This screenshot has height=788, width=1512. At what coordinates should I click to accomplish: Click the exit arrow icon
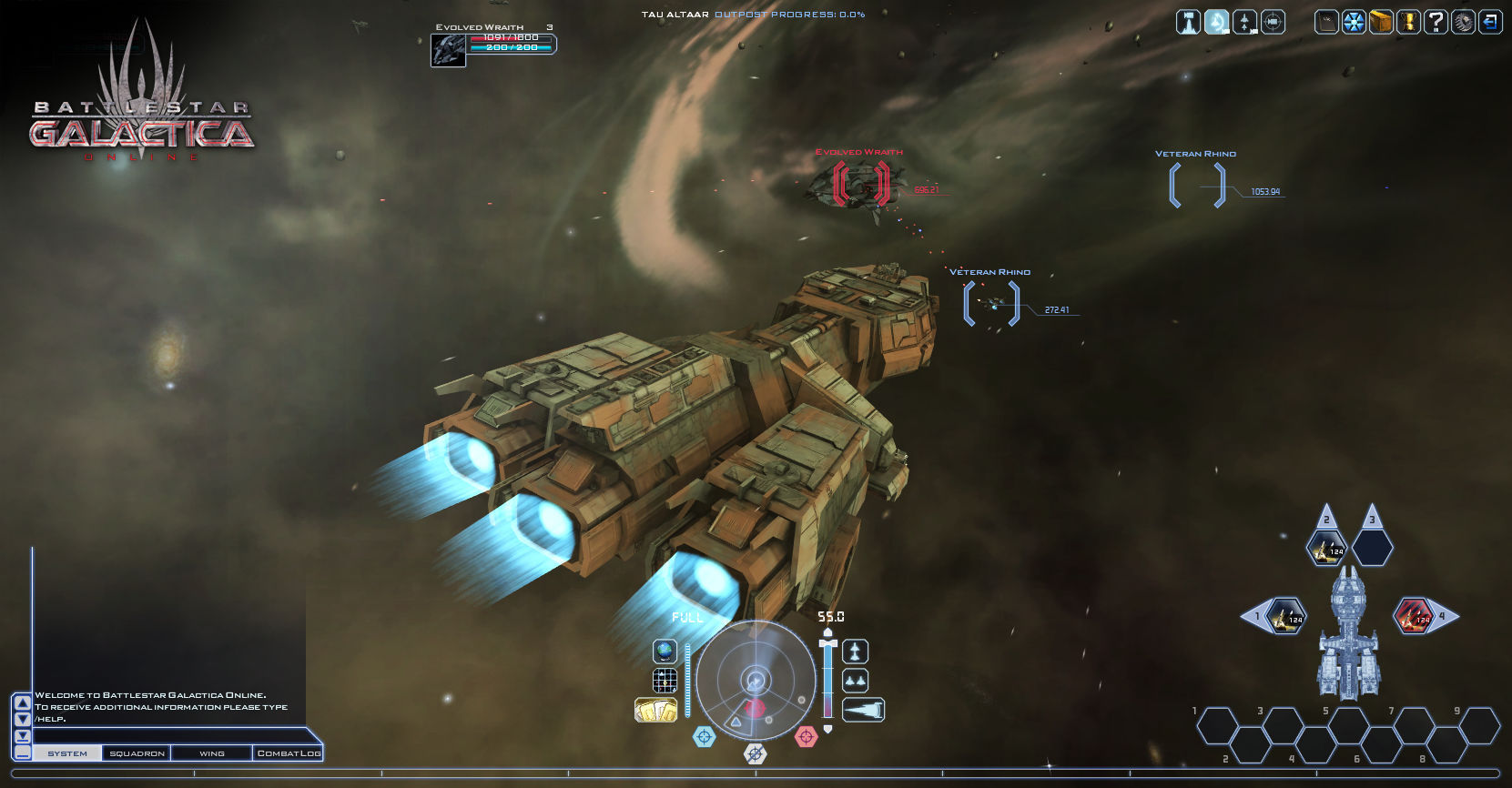point(1490,22)
